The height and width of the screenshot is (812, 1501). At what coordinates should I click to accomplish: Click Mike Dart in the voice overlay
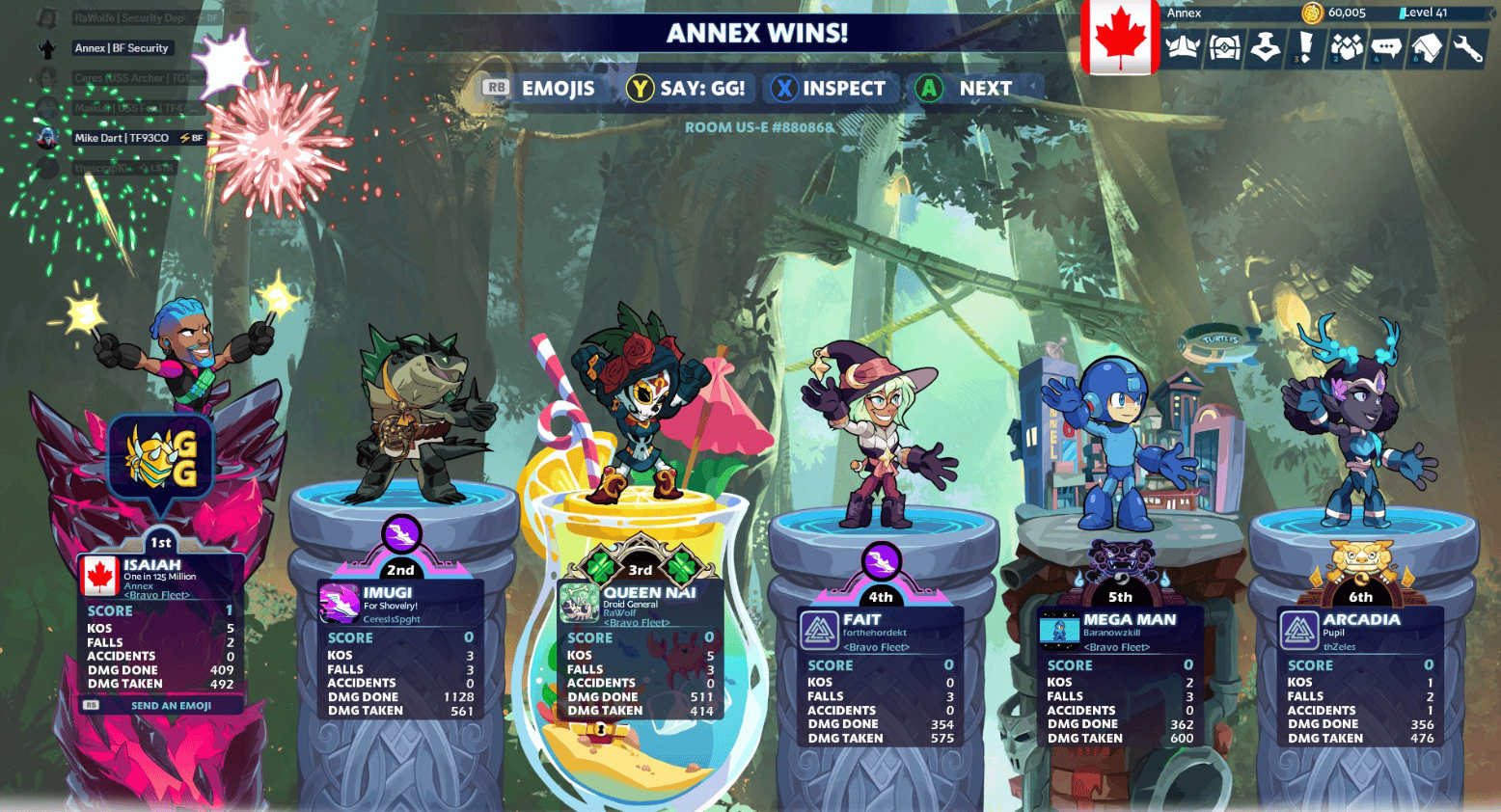(x=122, y=138)
